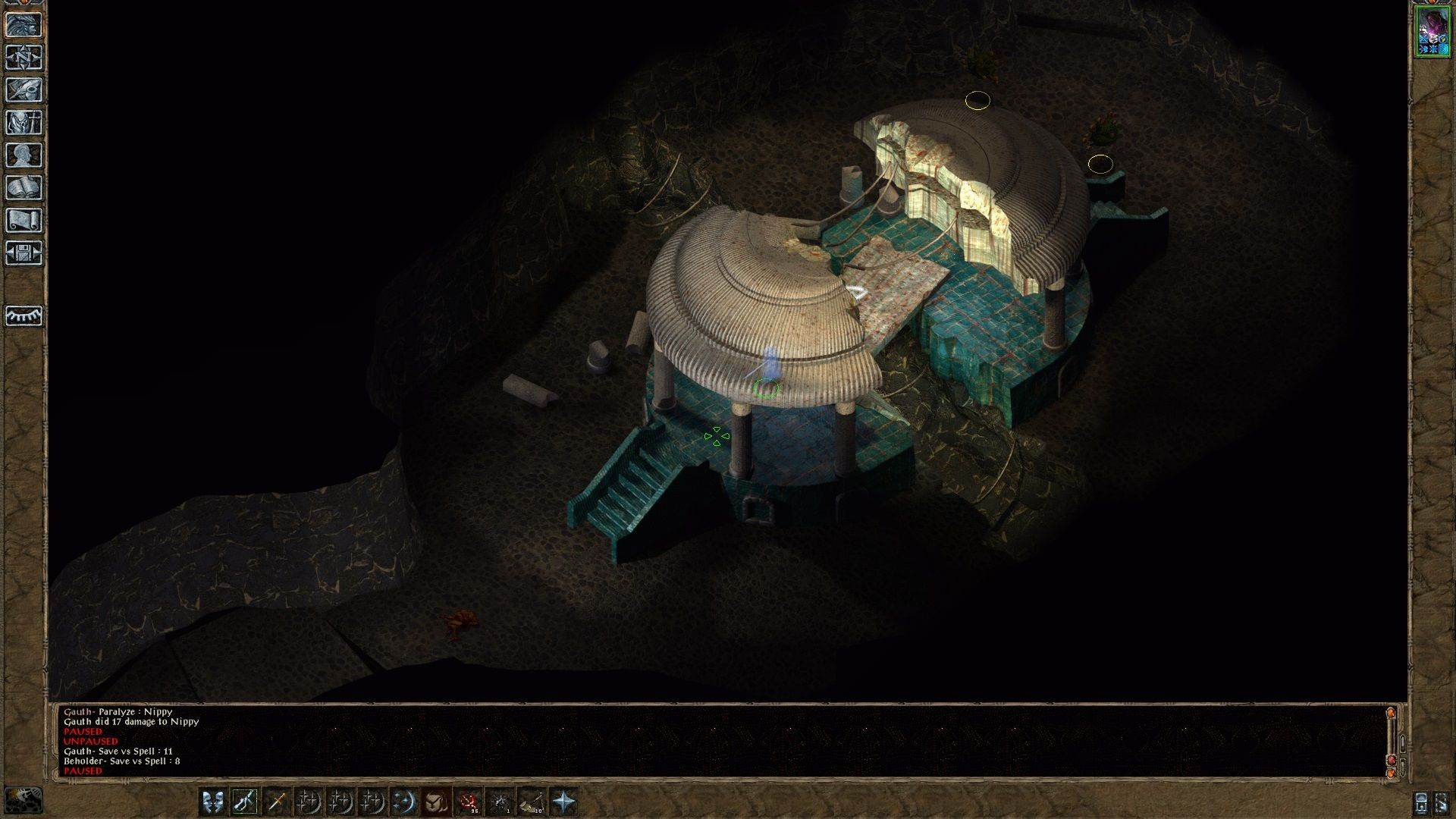
Task: Open the inventory screen
Action: (24, 123)
